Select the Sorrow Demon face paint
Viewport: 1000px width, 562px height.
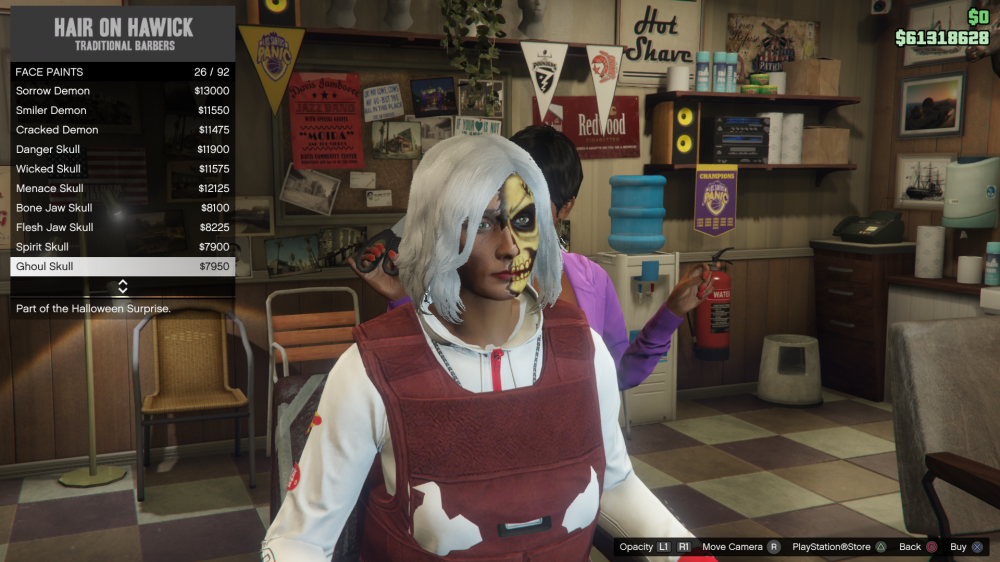click(122, 91)
